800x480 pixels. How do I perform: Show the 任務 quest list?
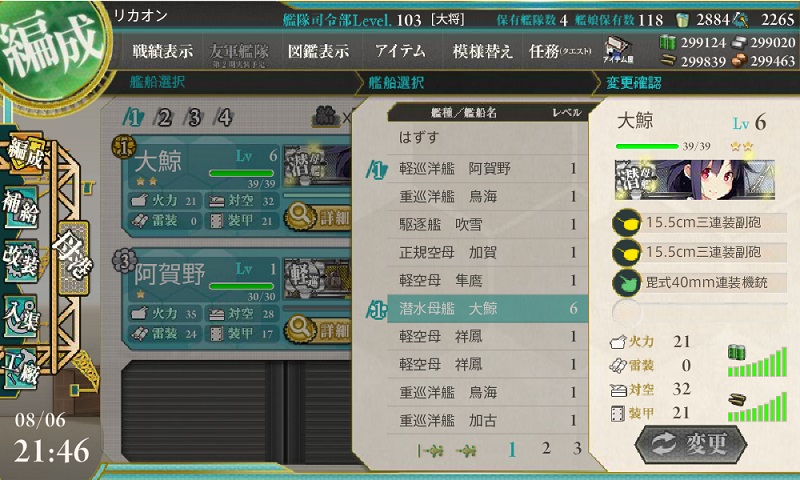point(552,51)
